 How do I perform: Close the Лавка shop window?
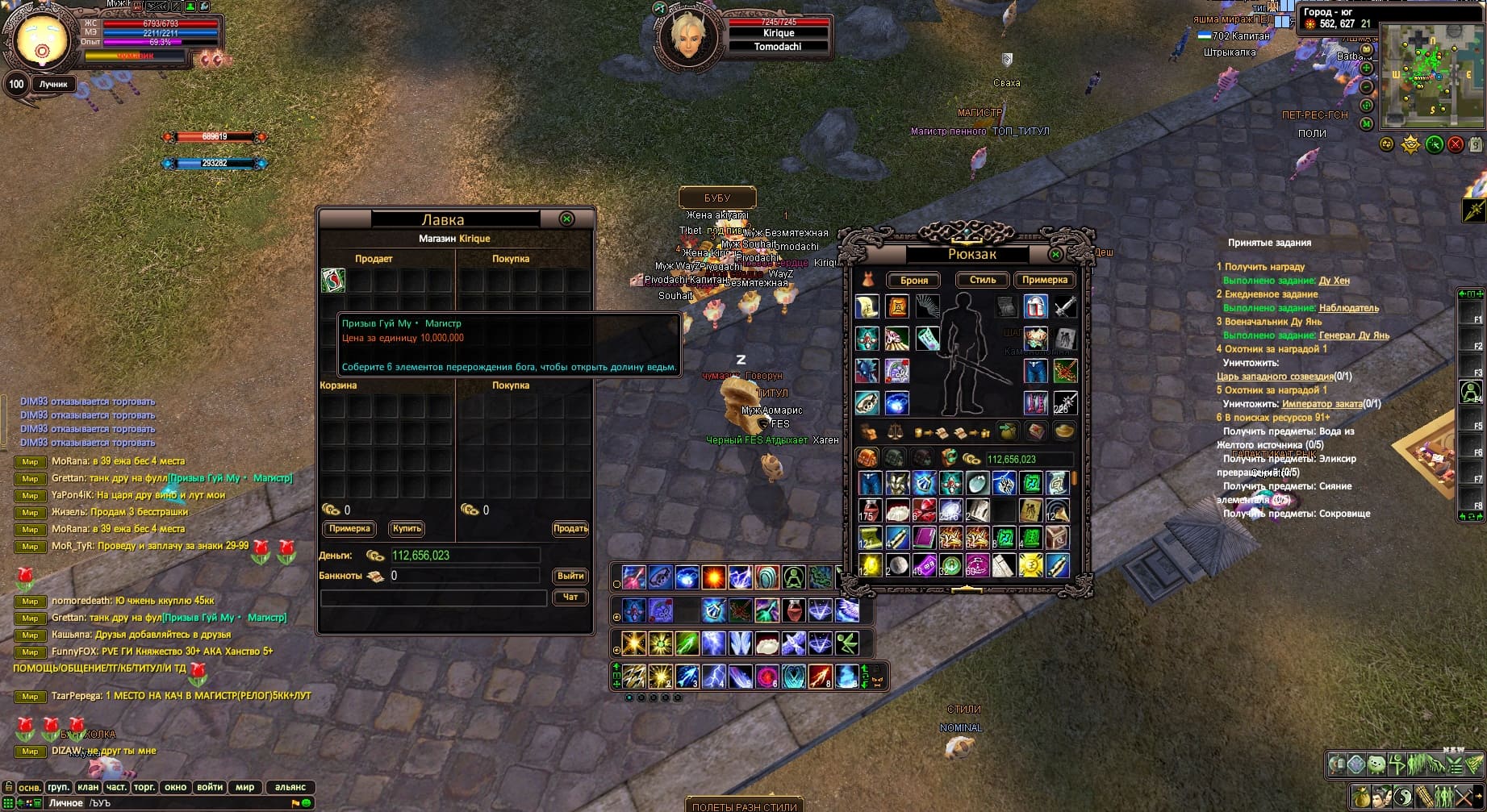pos(567,219)
